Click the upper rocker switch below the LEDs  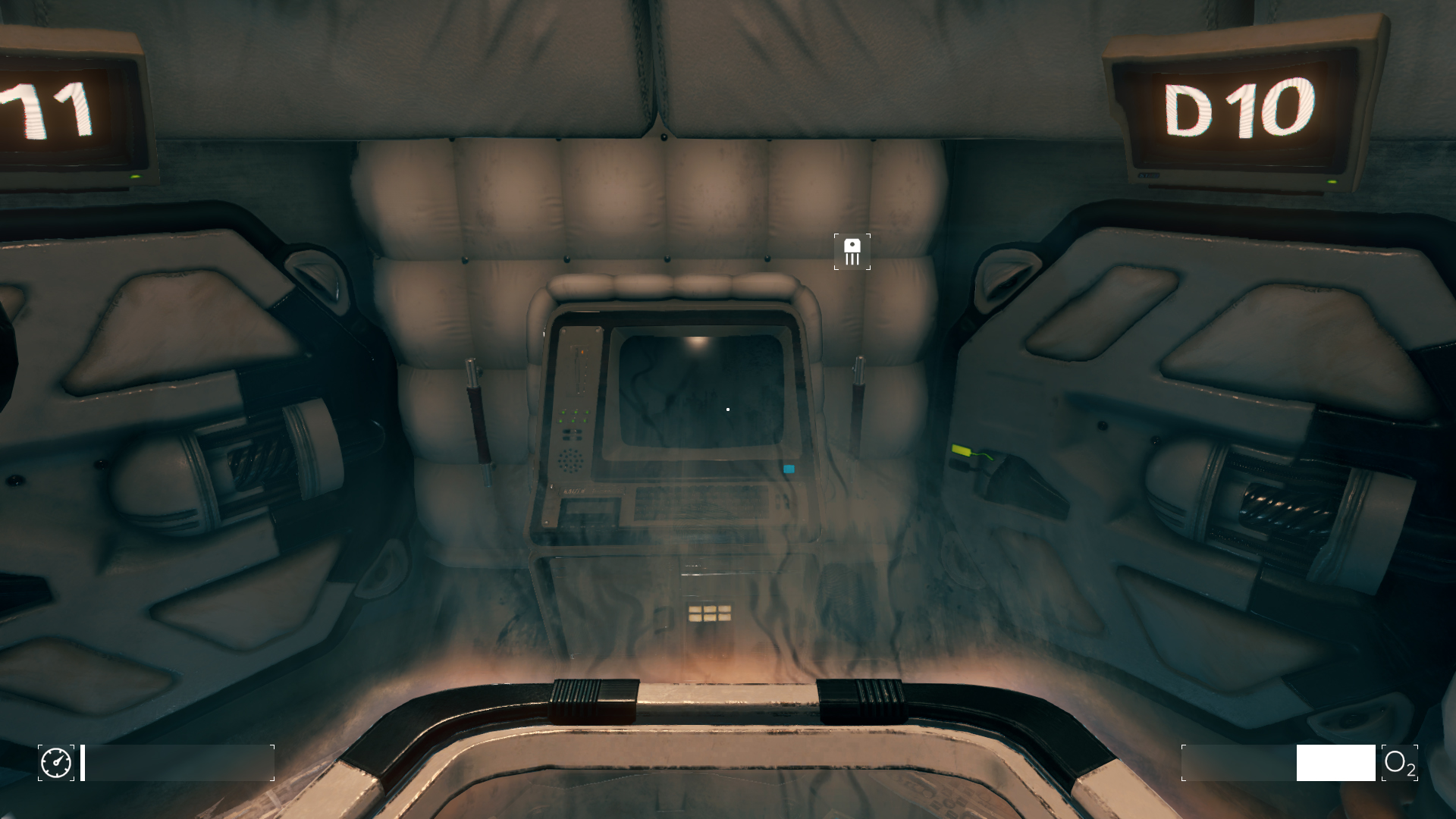572,432
